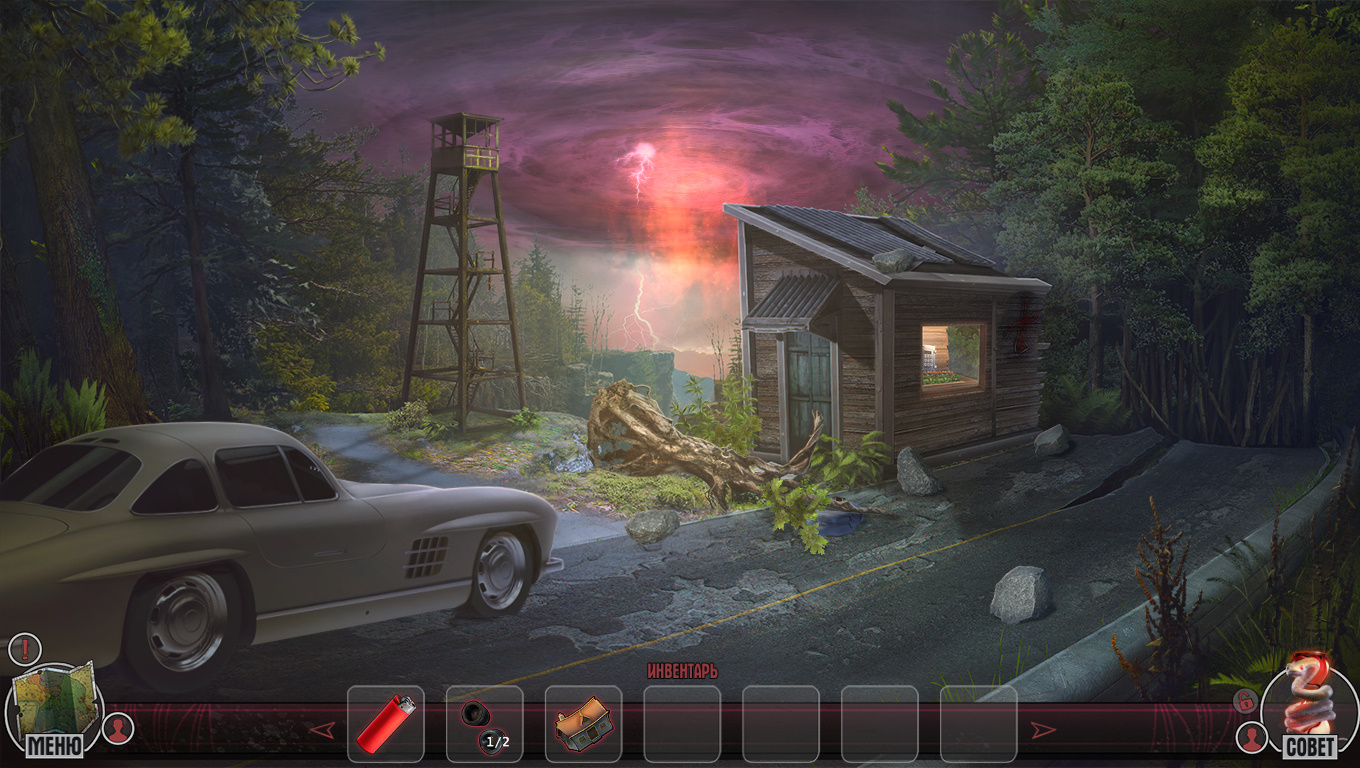Viewport: 1360px width, 768px height.
Task: Click the person icon beside the snake
Action: tap(1251, 738)
